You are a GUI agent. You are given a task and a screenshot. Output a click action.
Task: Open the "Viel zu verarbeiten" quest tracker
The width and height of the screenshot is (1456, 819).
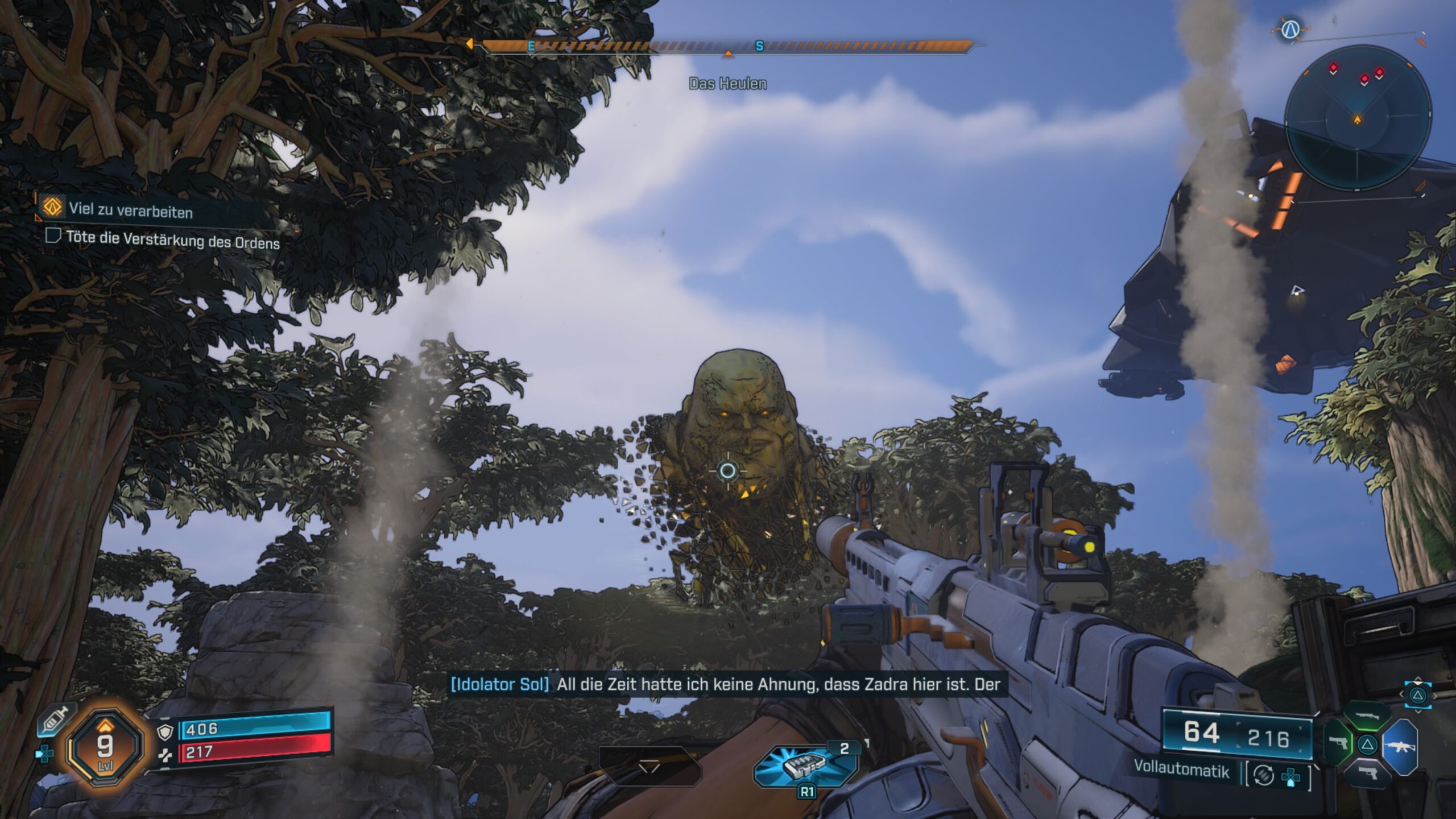131,209
